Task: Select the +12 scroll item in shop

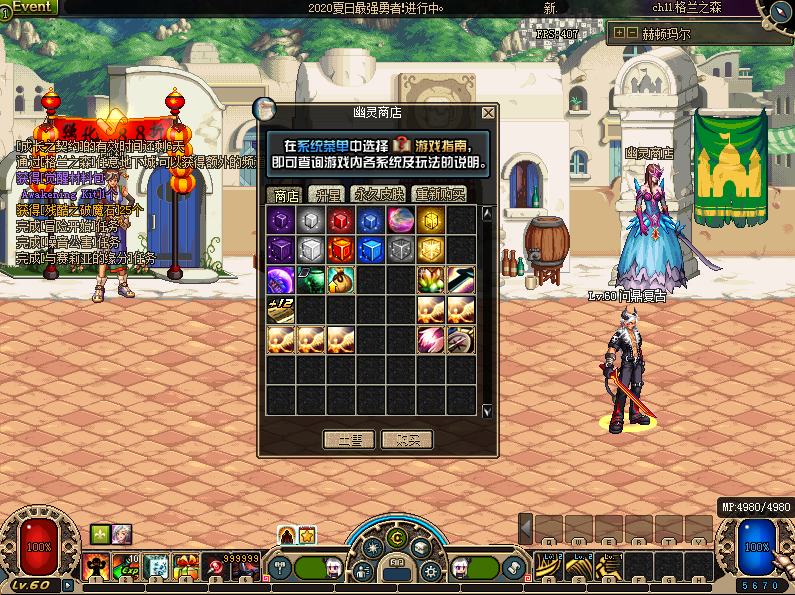Action: tap(281, 310)
